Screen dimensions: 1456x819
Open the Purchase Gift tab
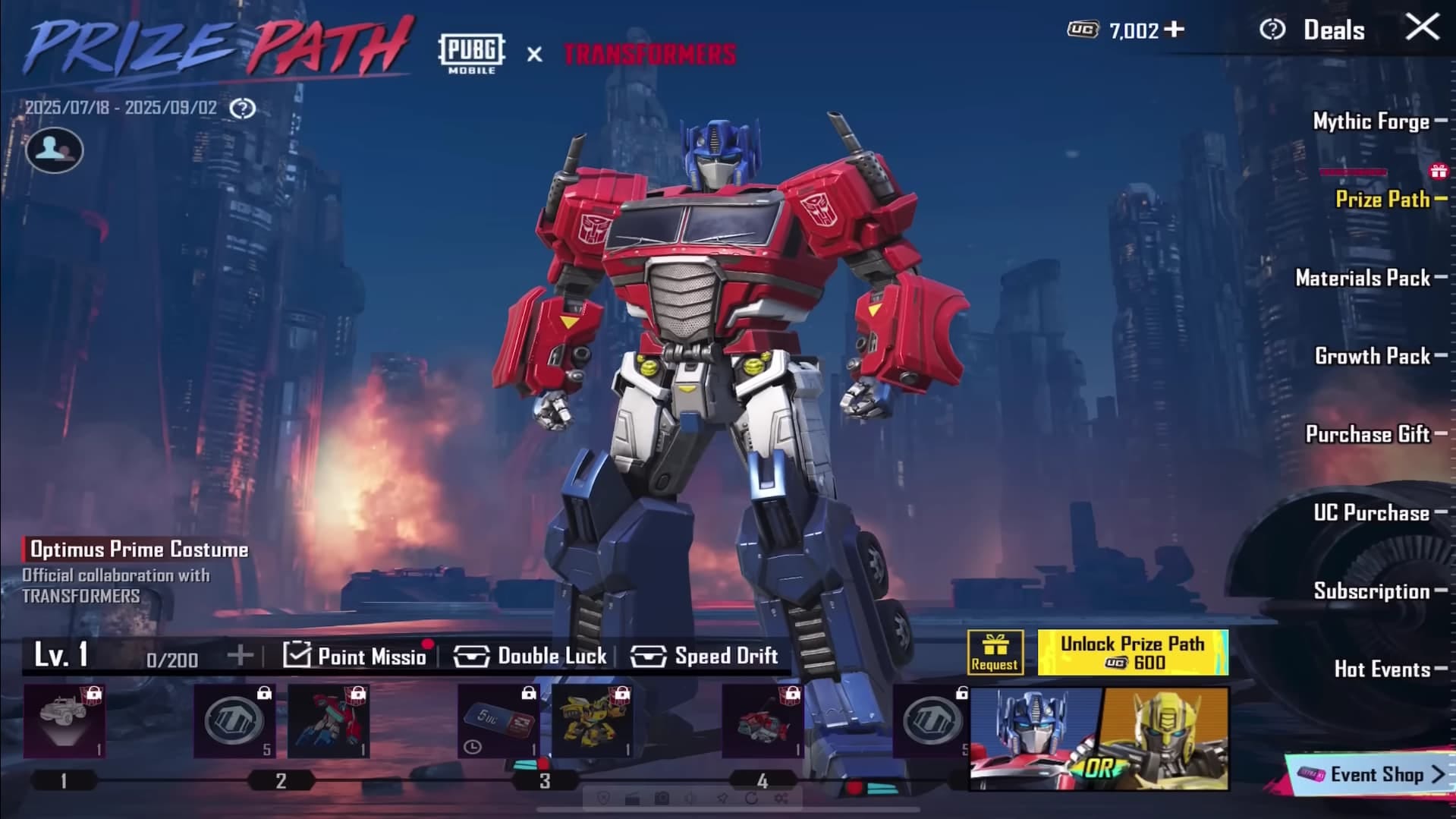click(1367, 434)
